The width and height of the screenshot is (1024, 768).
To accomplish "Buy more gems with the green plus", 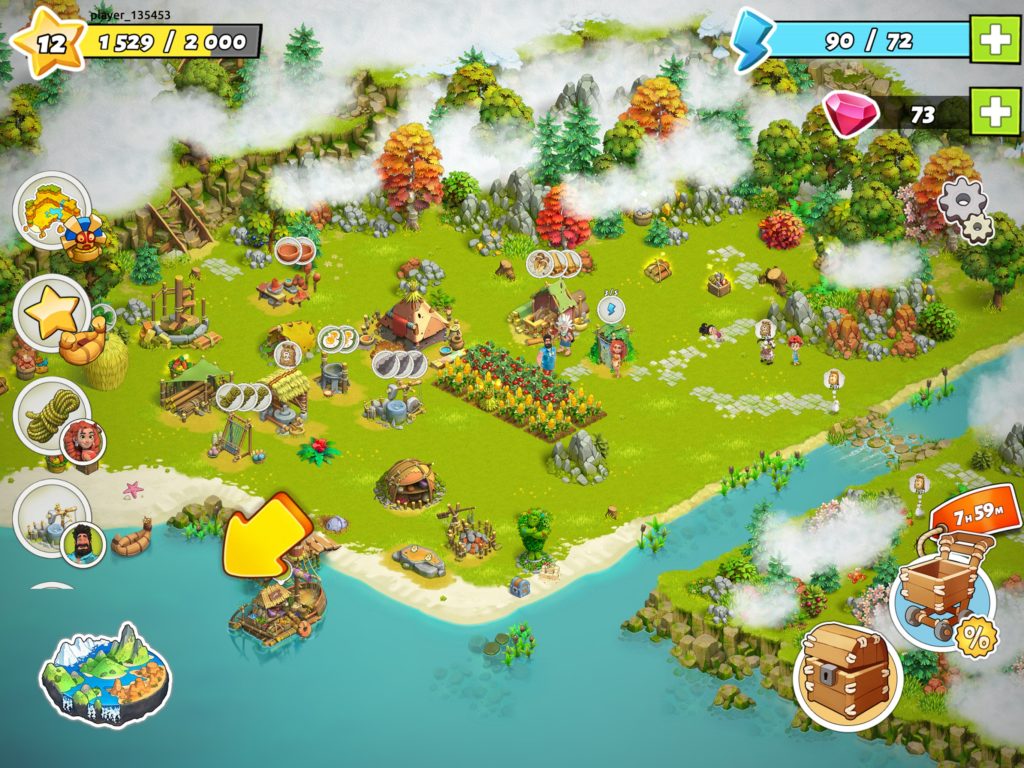I will coord(996,113).
